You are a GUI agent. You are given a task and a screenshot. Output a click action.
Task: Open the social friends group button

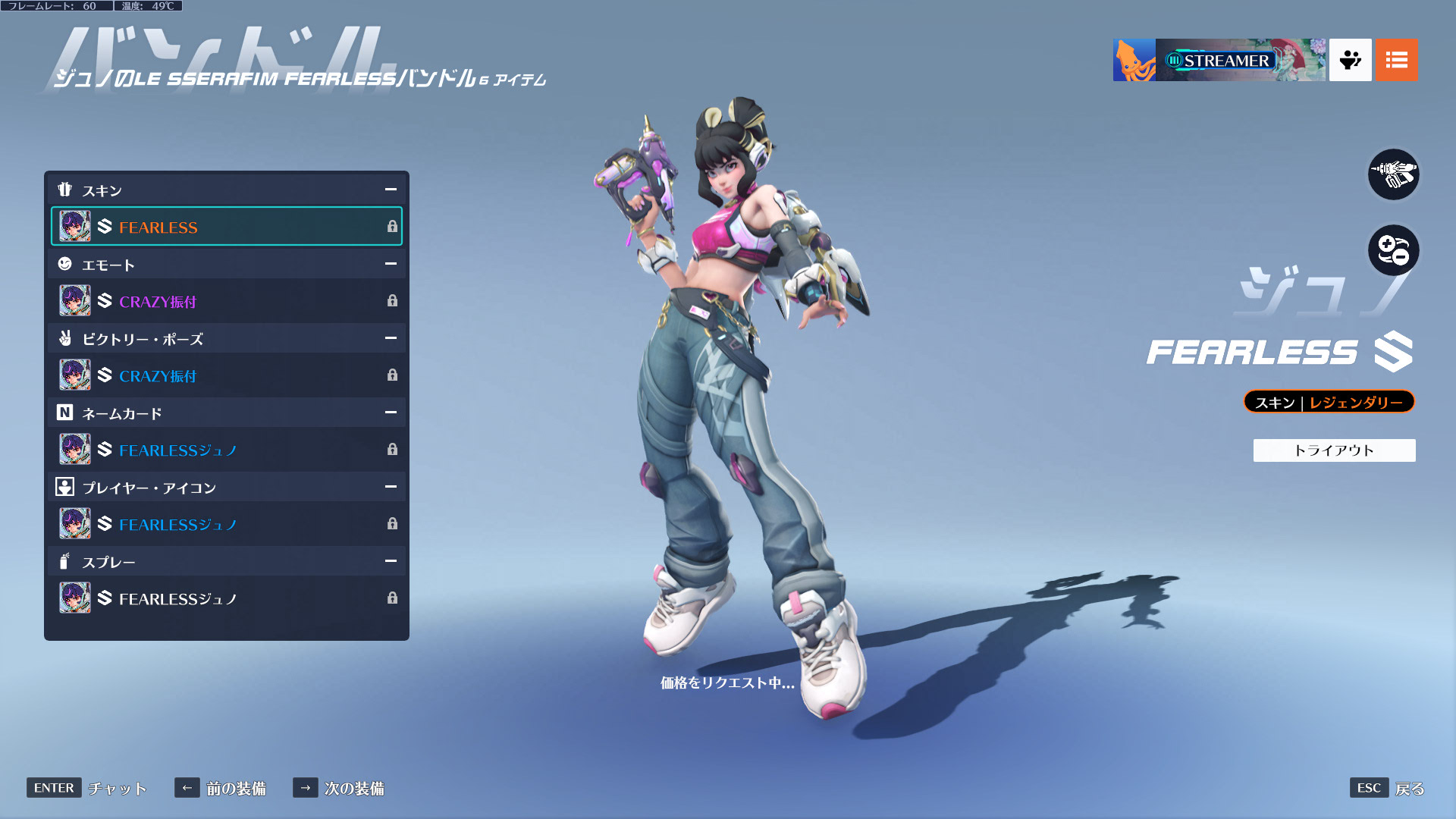1350,60
